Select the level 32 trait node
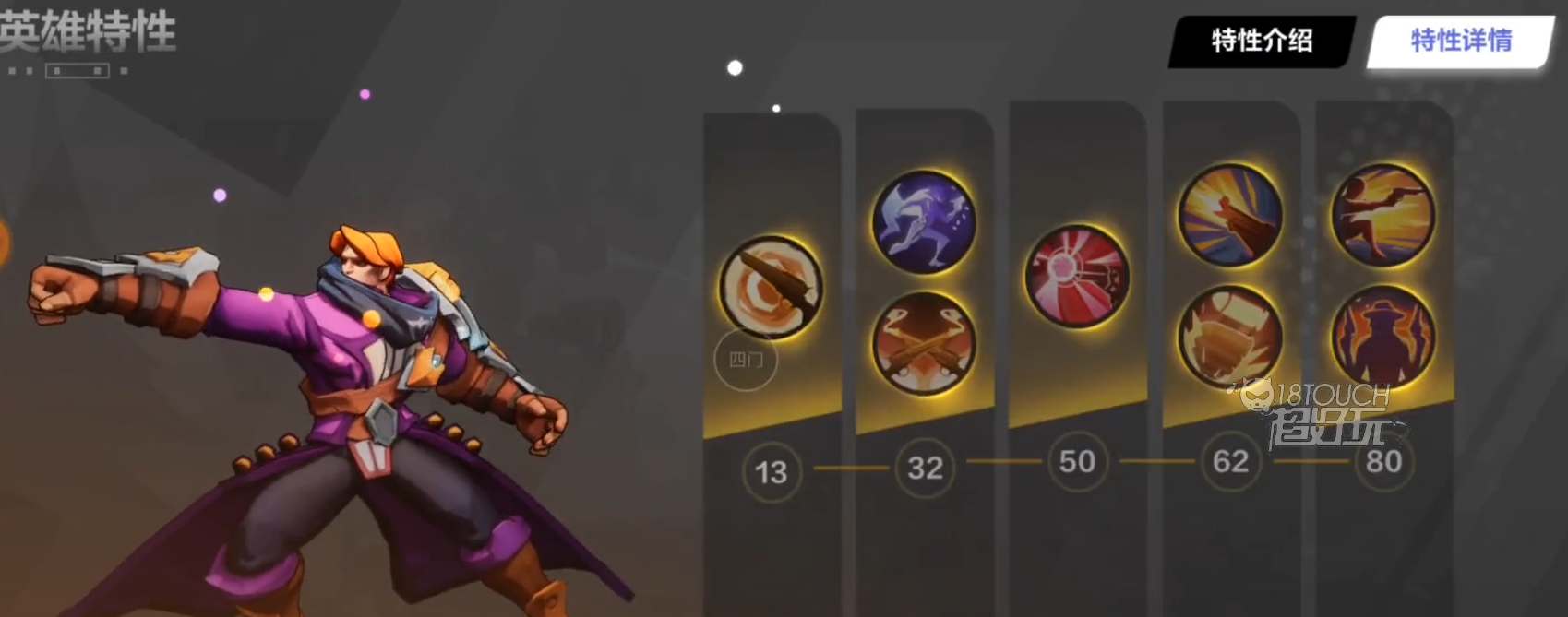The height and width of the screenshot is (617, 1568). [x=925, y=468]
